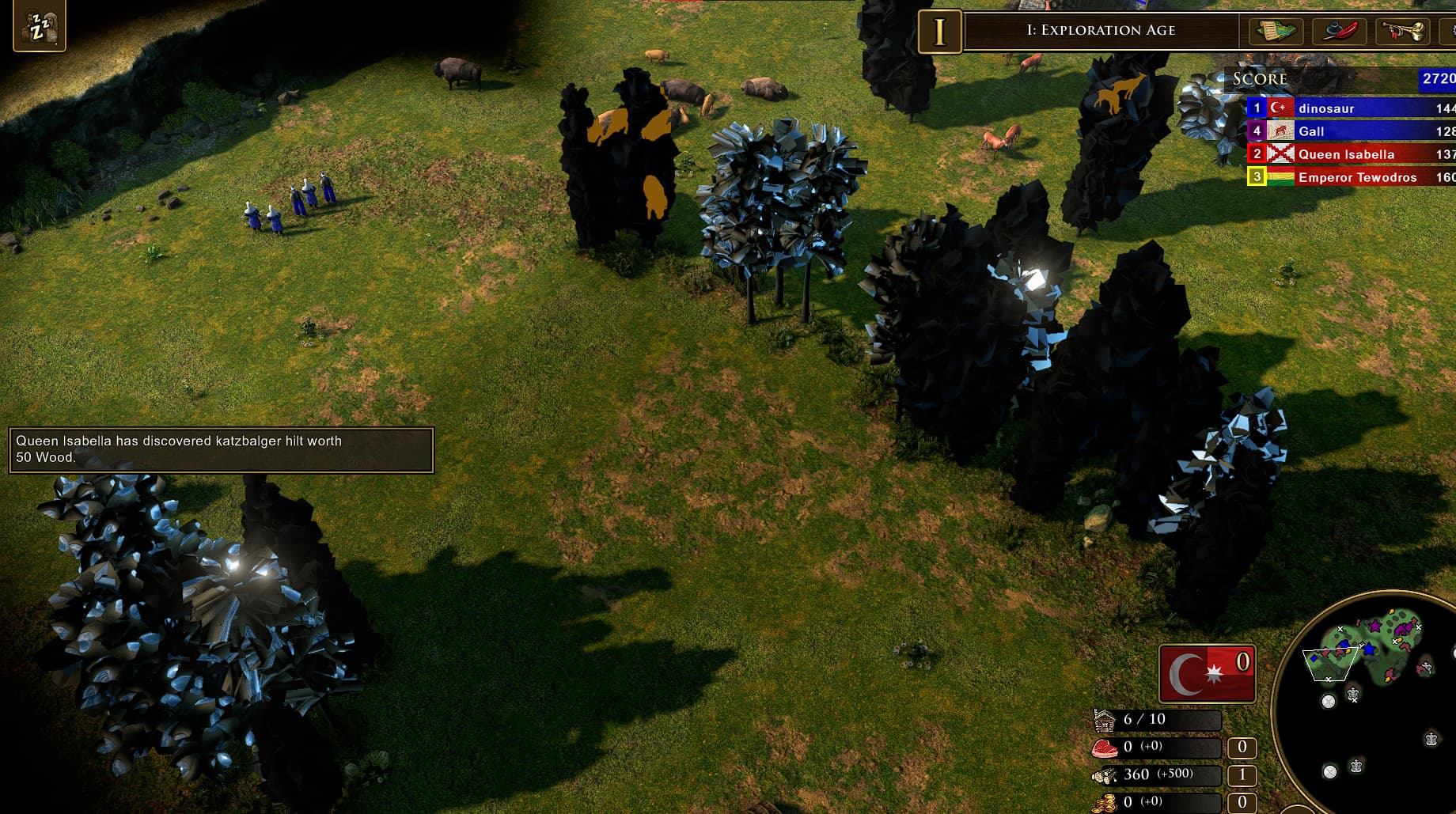This screenshot has height=814, width=1456.
Task: Open the golden trumpet button
Action: click(x=1402, y=32)
